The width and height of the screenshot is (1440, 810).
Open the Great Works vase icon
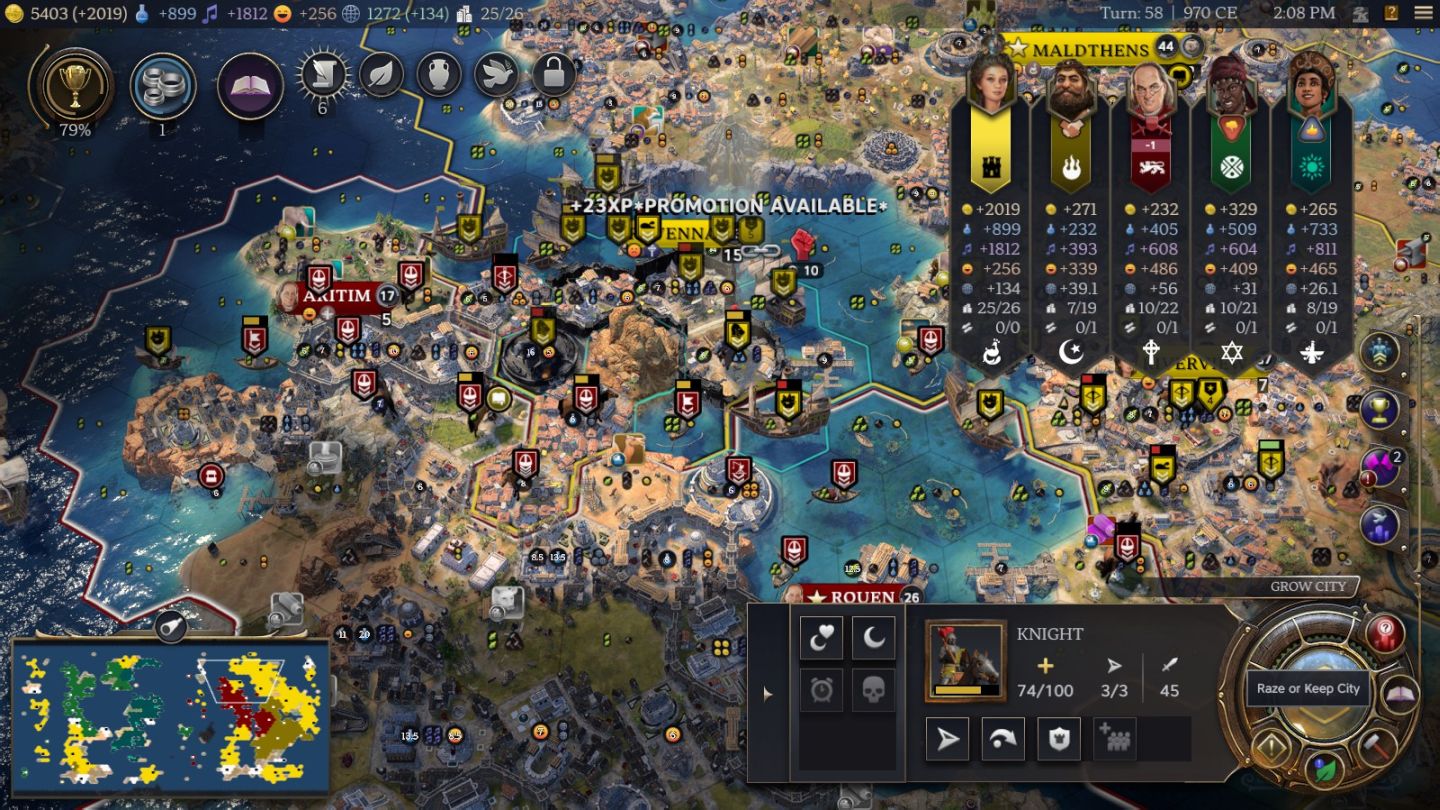click(439, 74)
